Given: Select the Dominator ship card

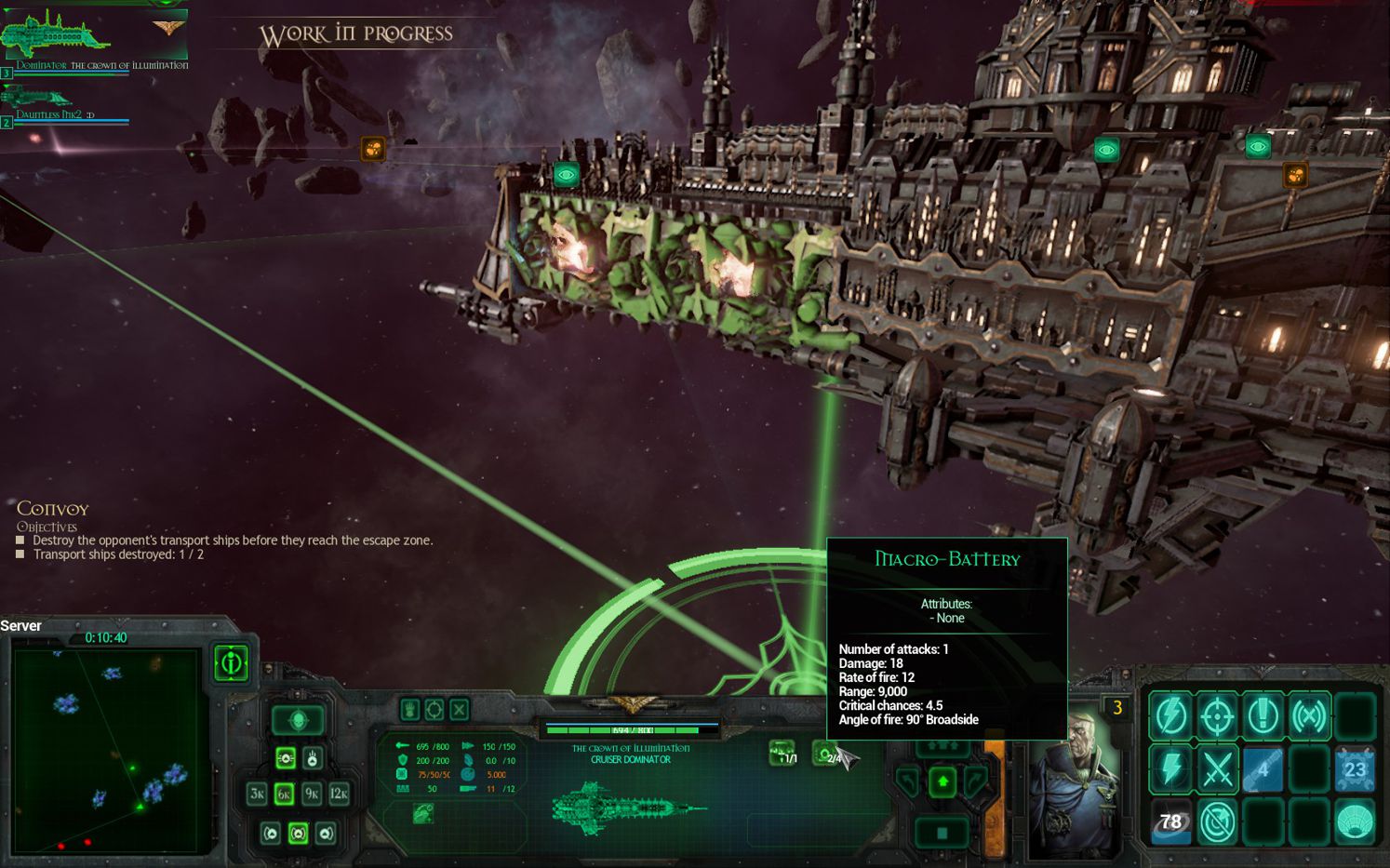Looking at the screenshot, I should 93,37.
